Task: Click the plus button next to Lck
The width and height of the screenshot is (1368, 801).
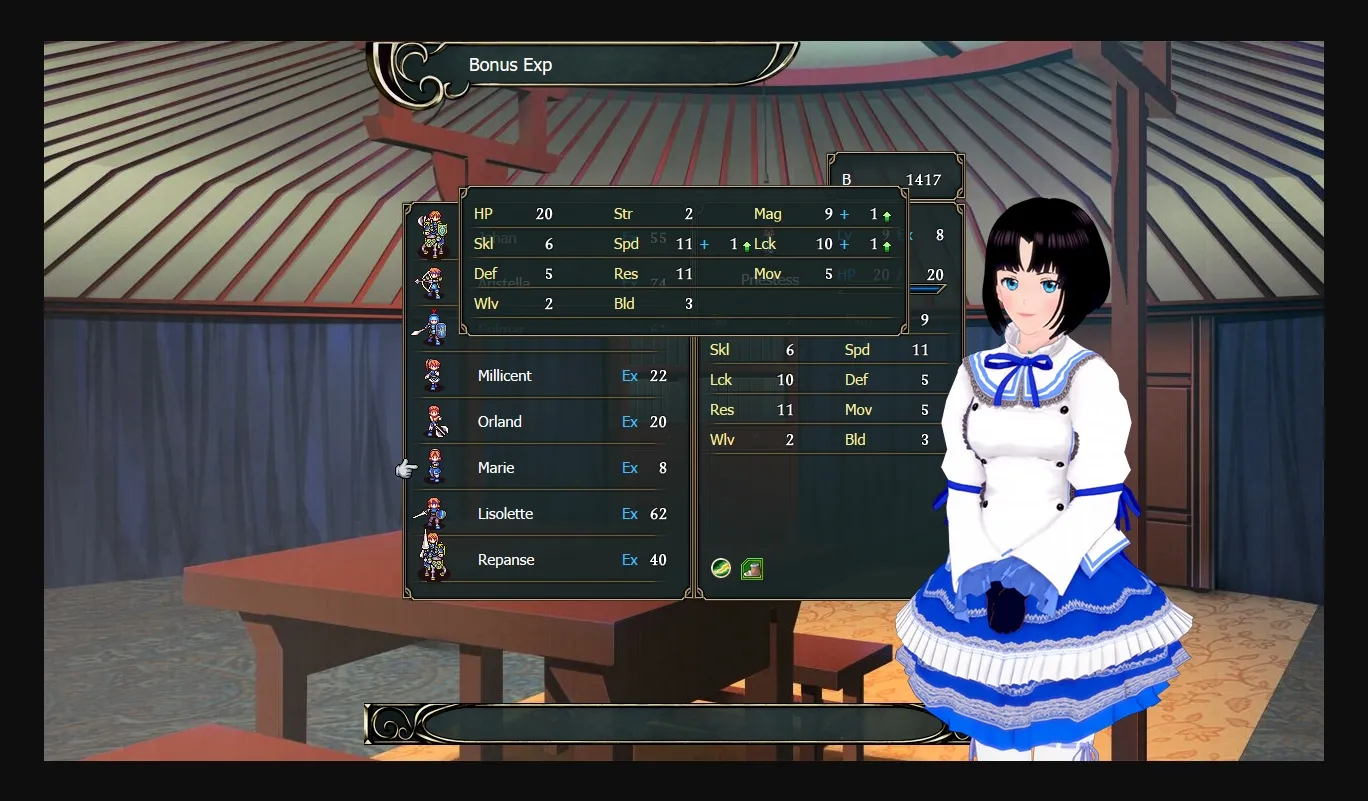Action: coord(845,244)
